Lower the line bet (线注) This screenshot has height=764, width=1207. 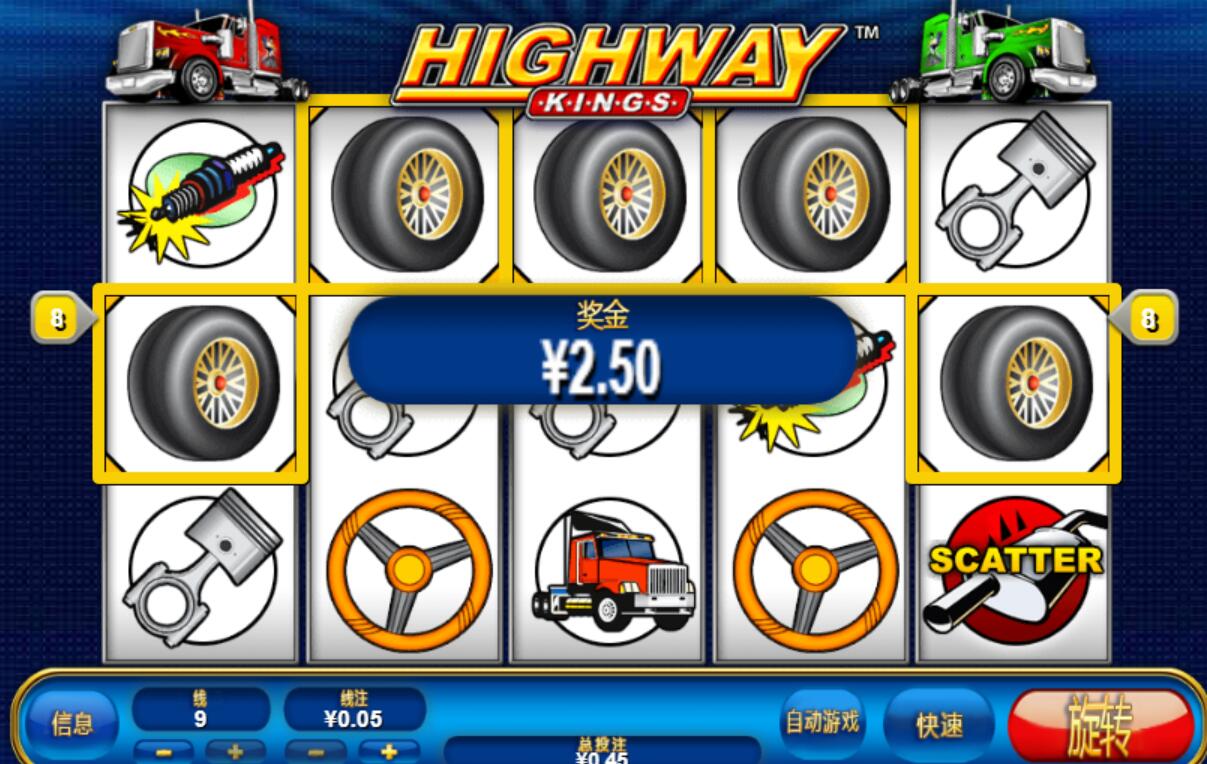point(315,751)
